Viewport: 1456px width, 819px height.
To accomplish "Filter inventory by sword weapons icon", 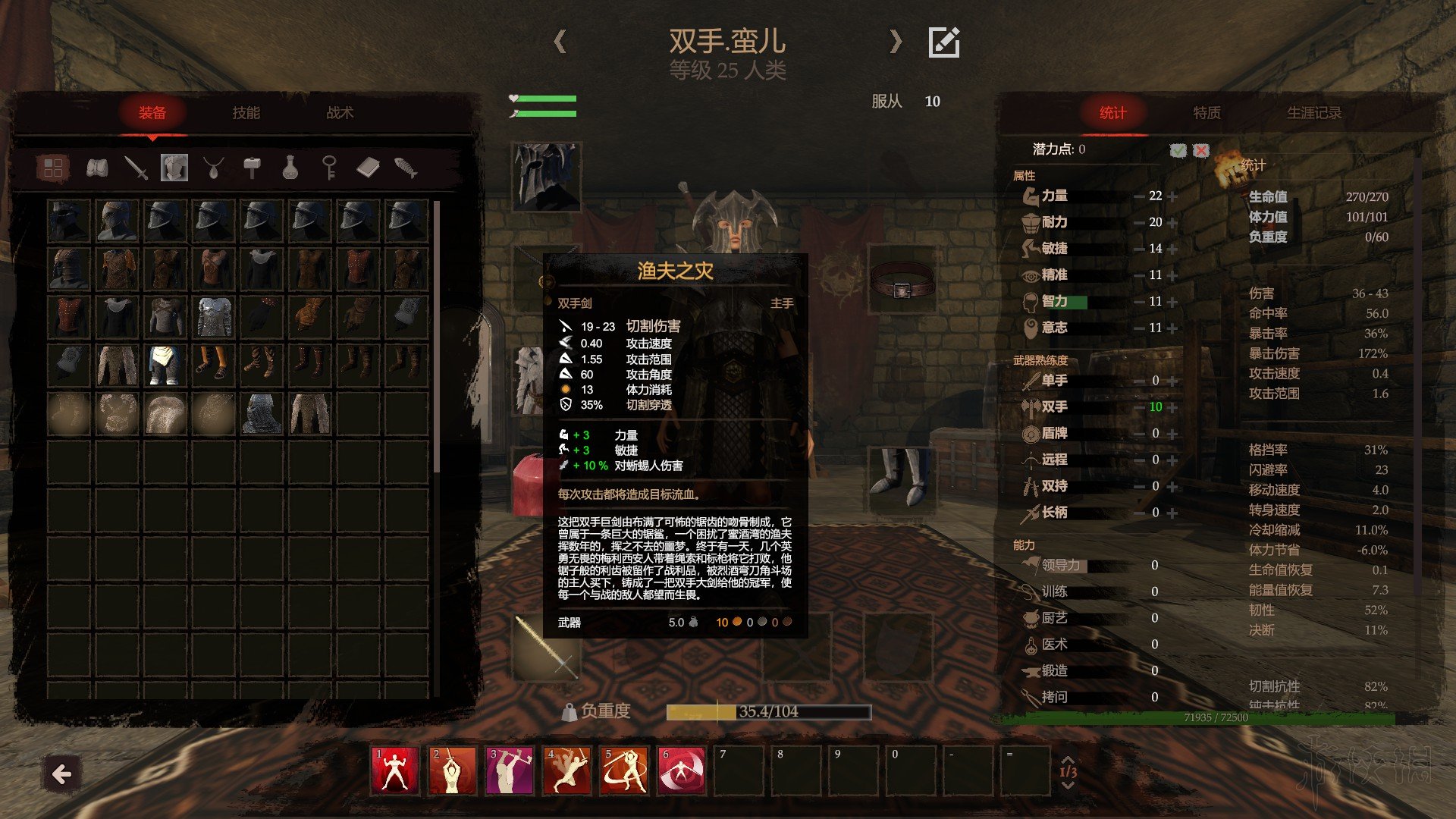I will pyautogui.click(x=136, y=168).
